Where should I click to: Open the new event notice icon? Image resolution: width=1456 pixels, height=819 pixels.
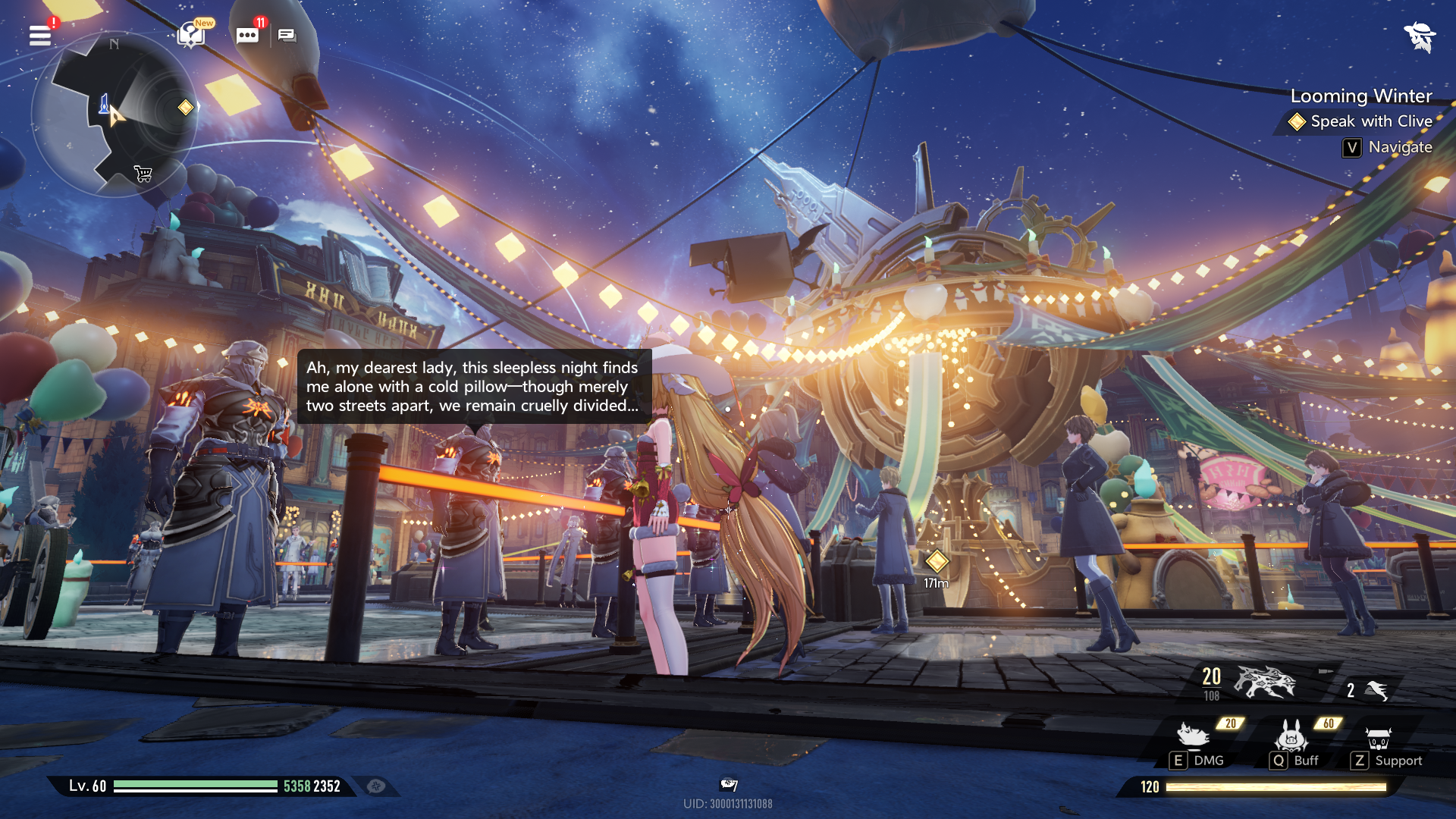191,34
